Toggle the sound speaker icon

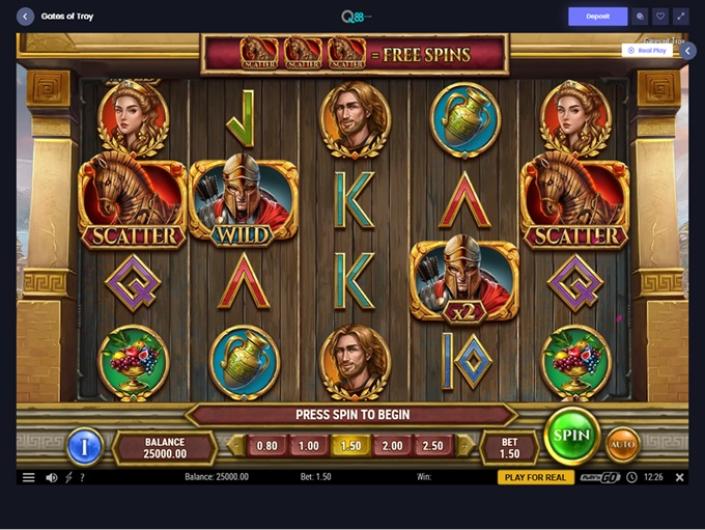coord(51,477)
